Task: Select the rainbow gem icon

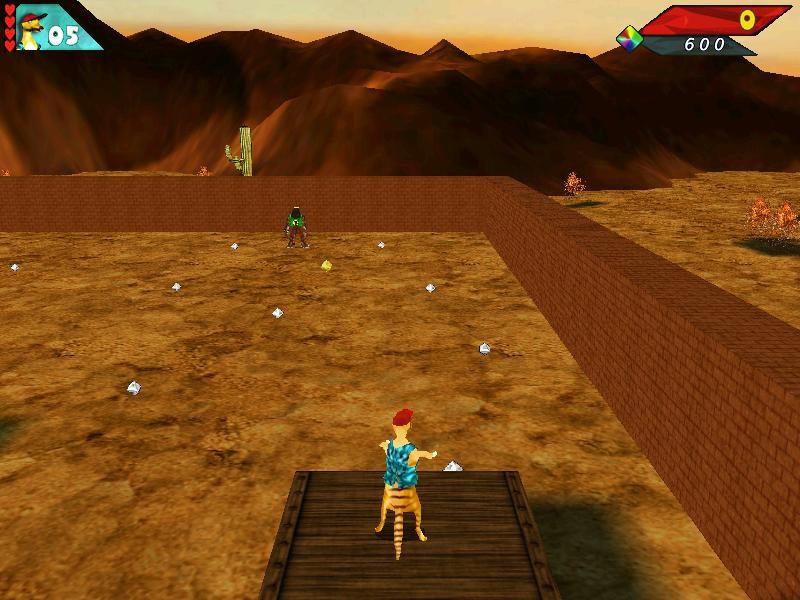Action: tap(629, 39)
